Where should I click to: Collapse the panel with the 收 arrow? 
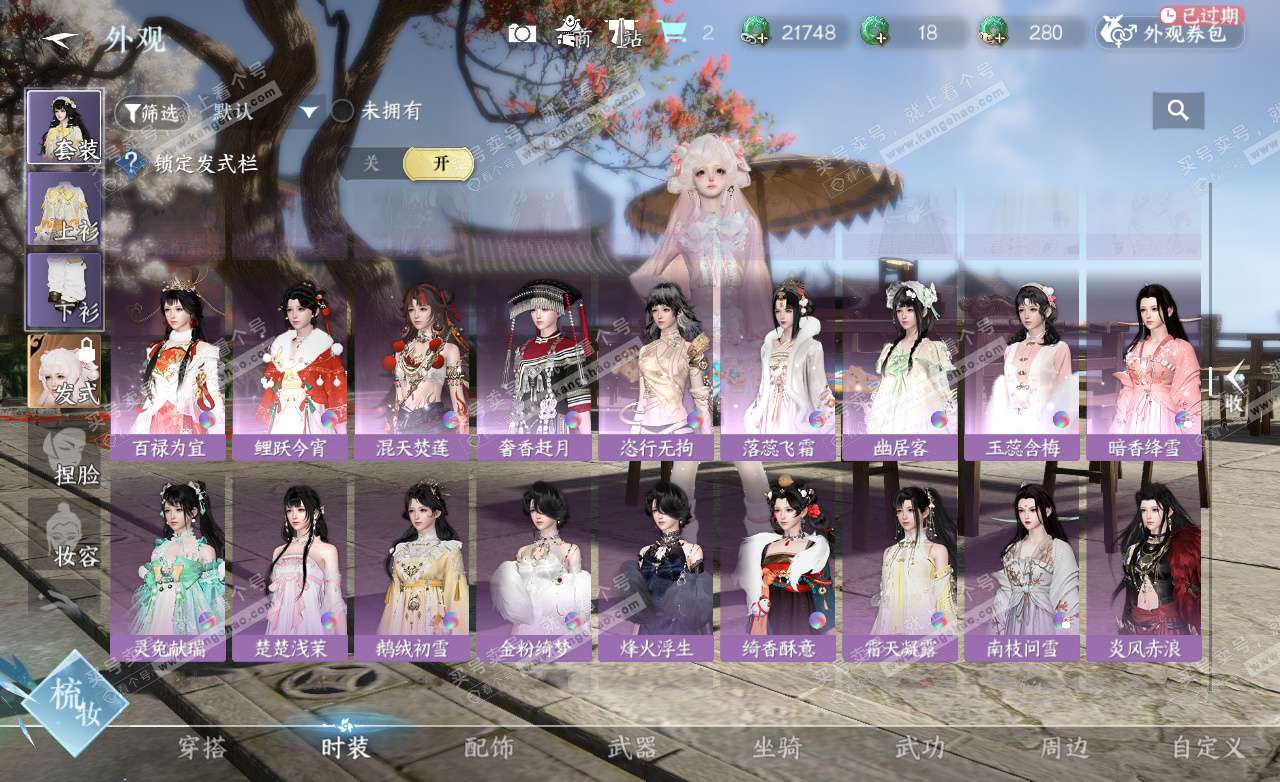pyautogui.click(x=1235, y=388)
